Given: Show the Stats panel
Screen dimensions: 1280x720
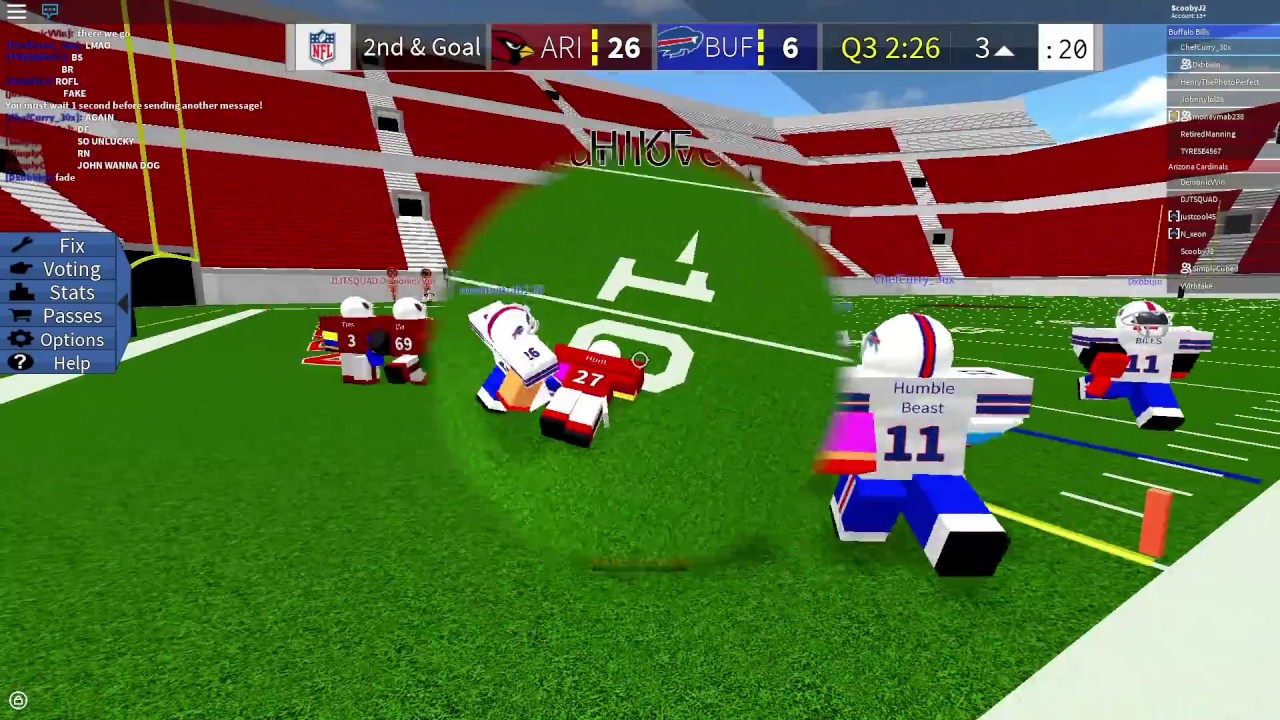Looking at the screenshot, I should pyautogui.click(x=71, y=293).
